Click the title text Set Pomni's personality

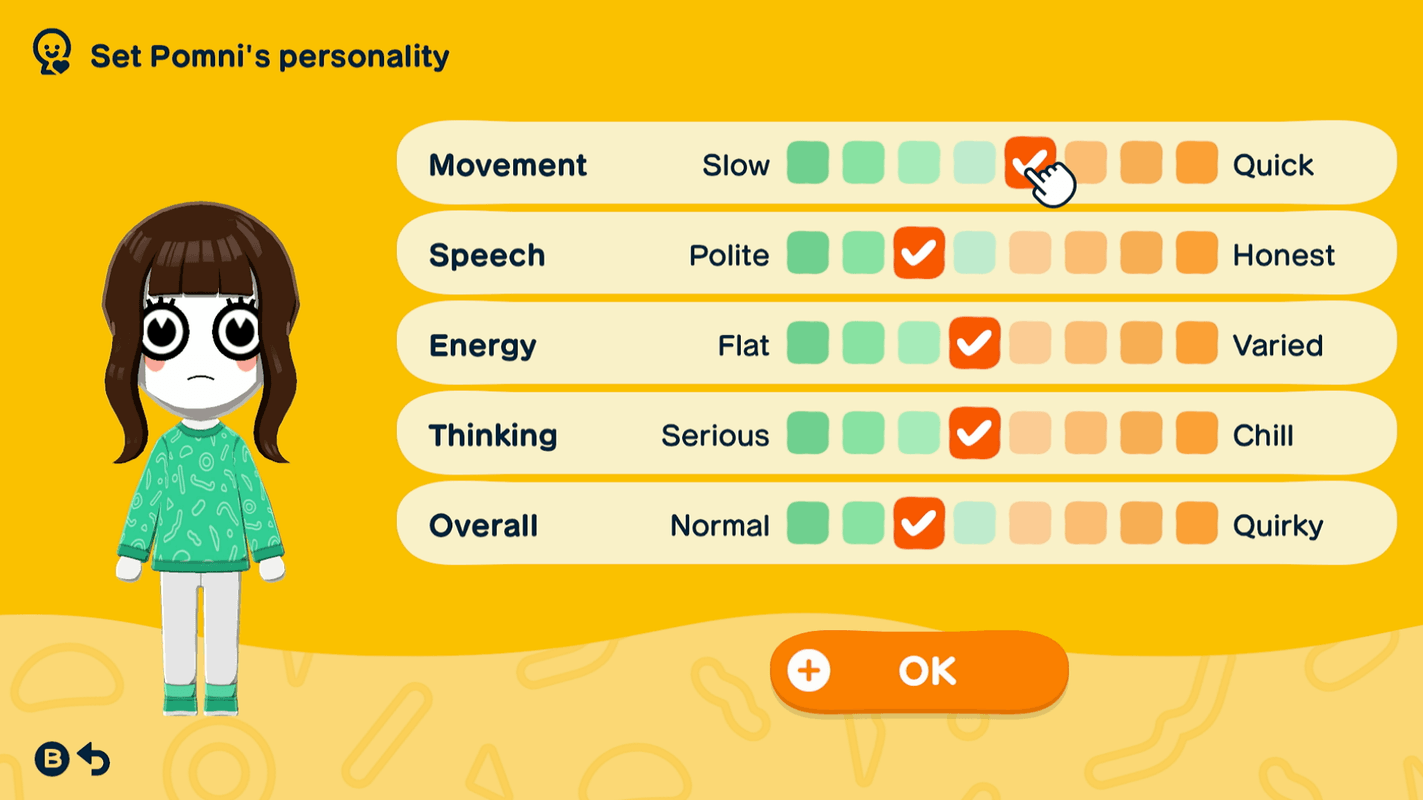pyautogui.click(x=268, y=55)
